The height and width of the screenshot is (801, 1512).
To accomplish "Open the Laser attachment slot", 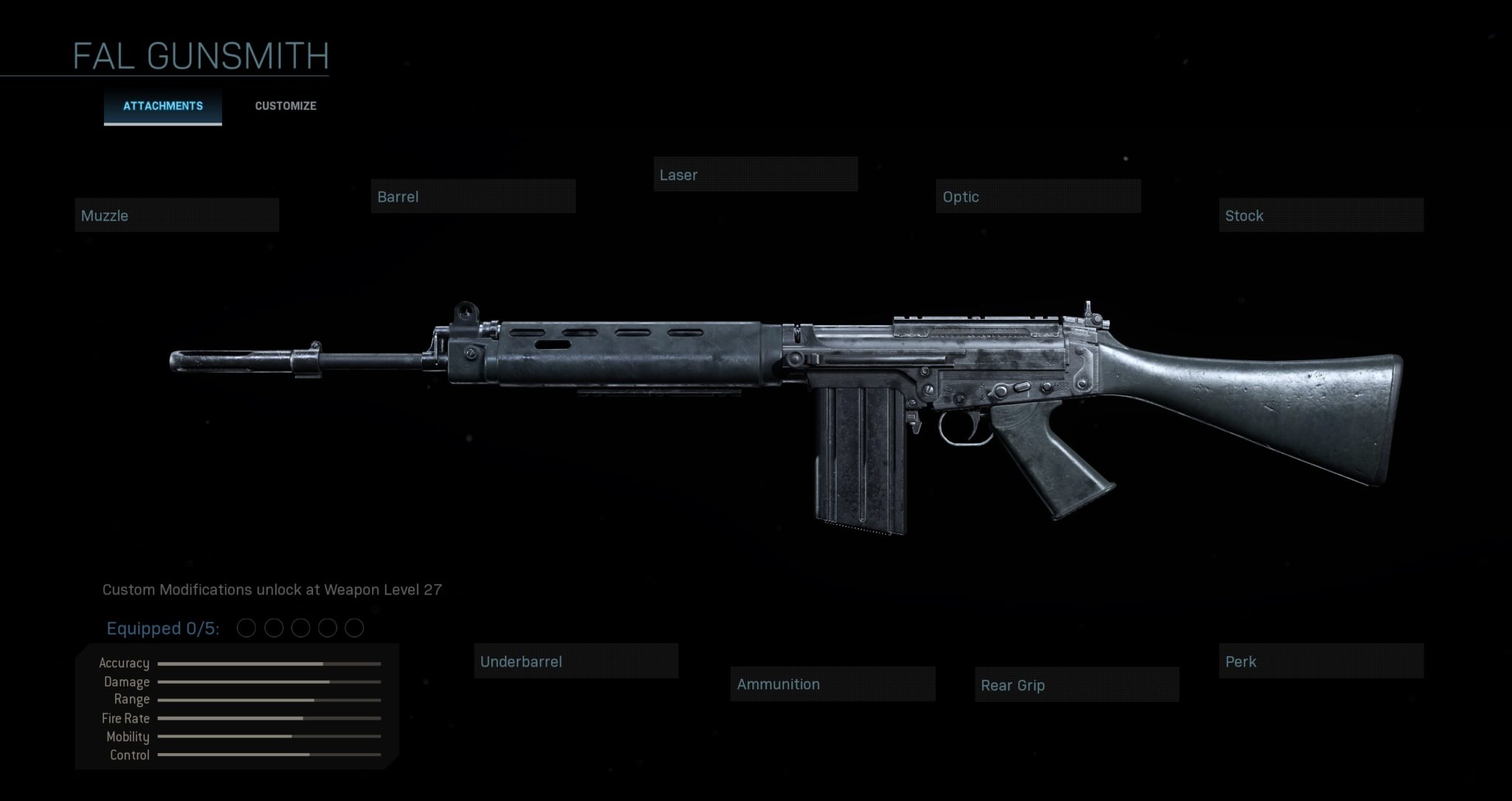I will tap(755, 175).
